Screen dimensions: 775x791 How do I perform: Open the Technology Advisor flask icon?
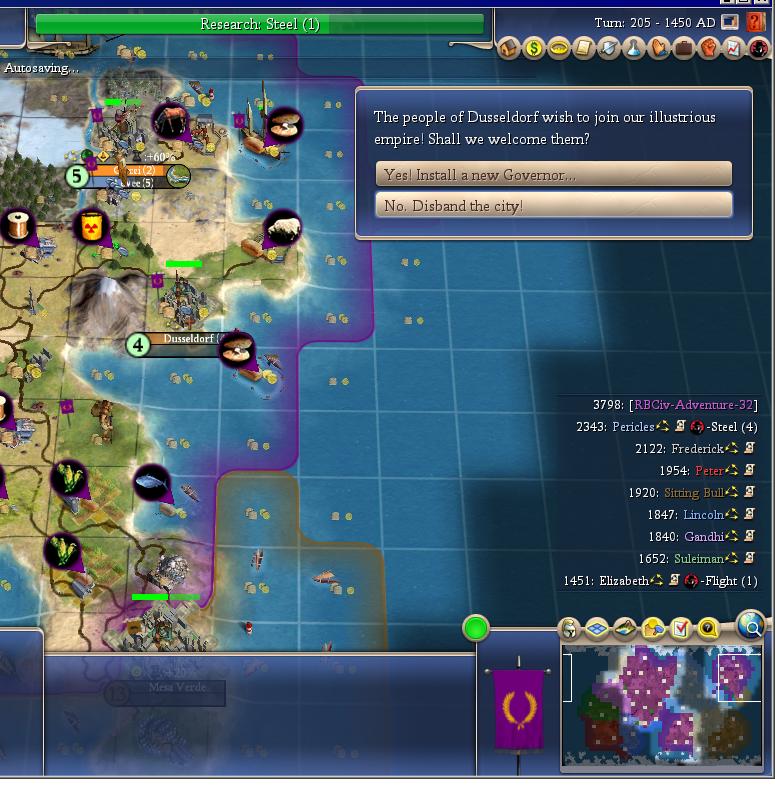(634, 48)
